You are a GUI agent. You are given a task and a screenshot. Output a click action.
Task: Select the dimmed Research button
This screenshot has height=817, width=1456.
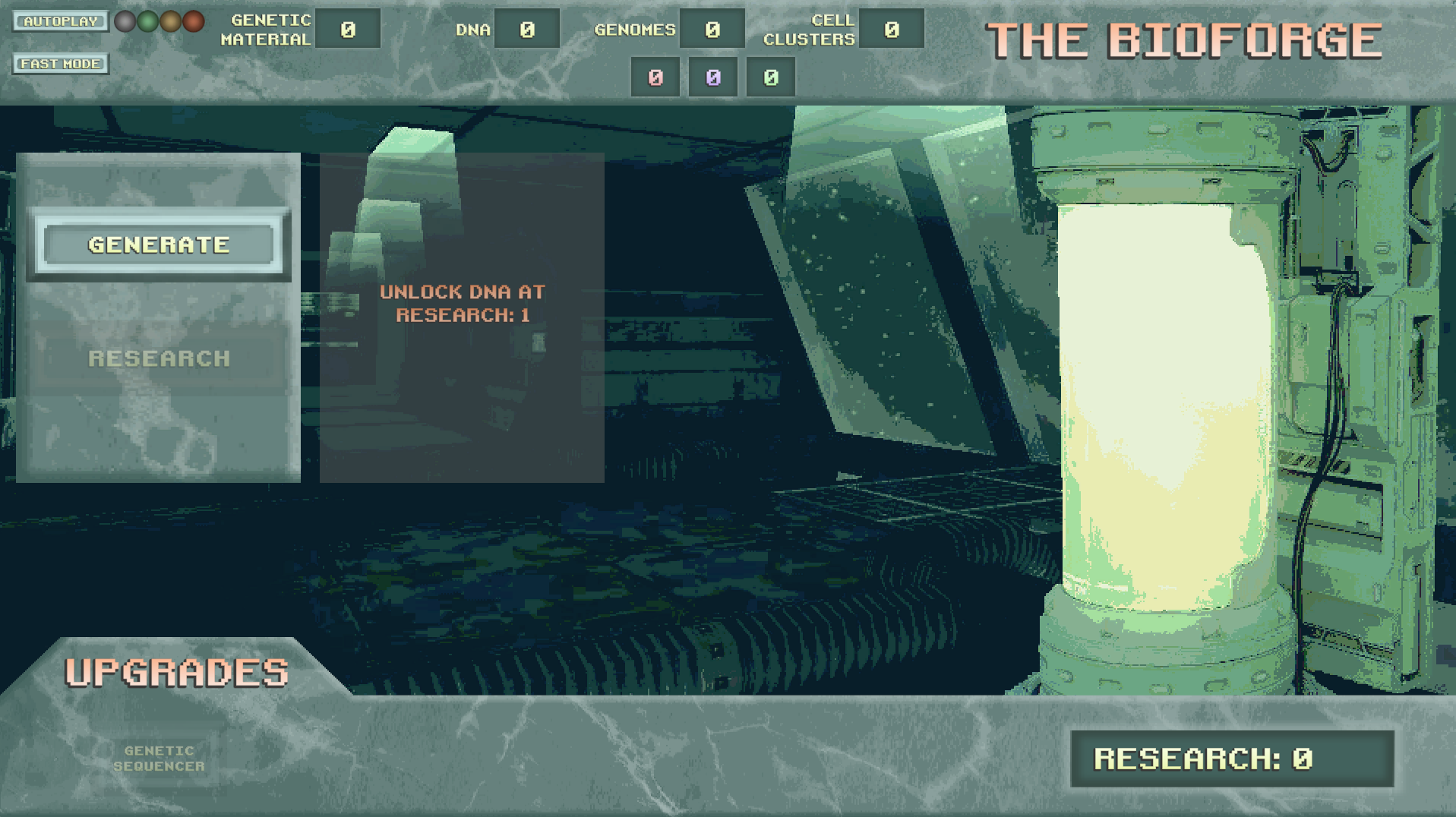click(159, 358)
